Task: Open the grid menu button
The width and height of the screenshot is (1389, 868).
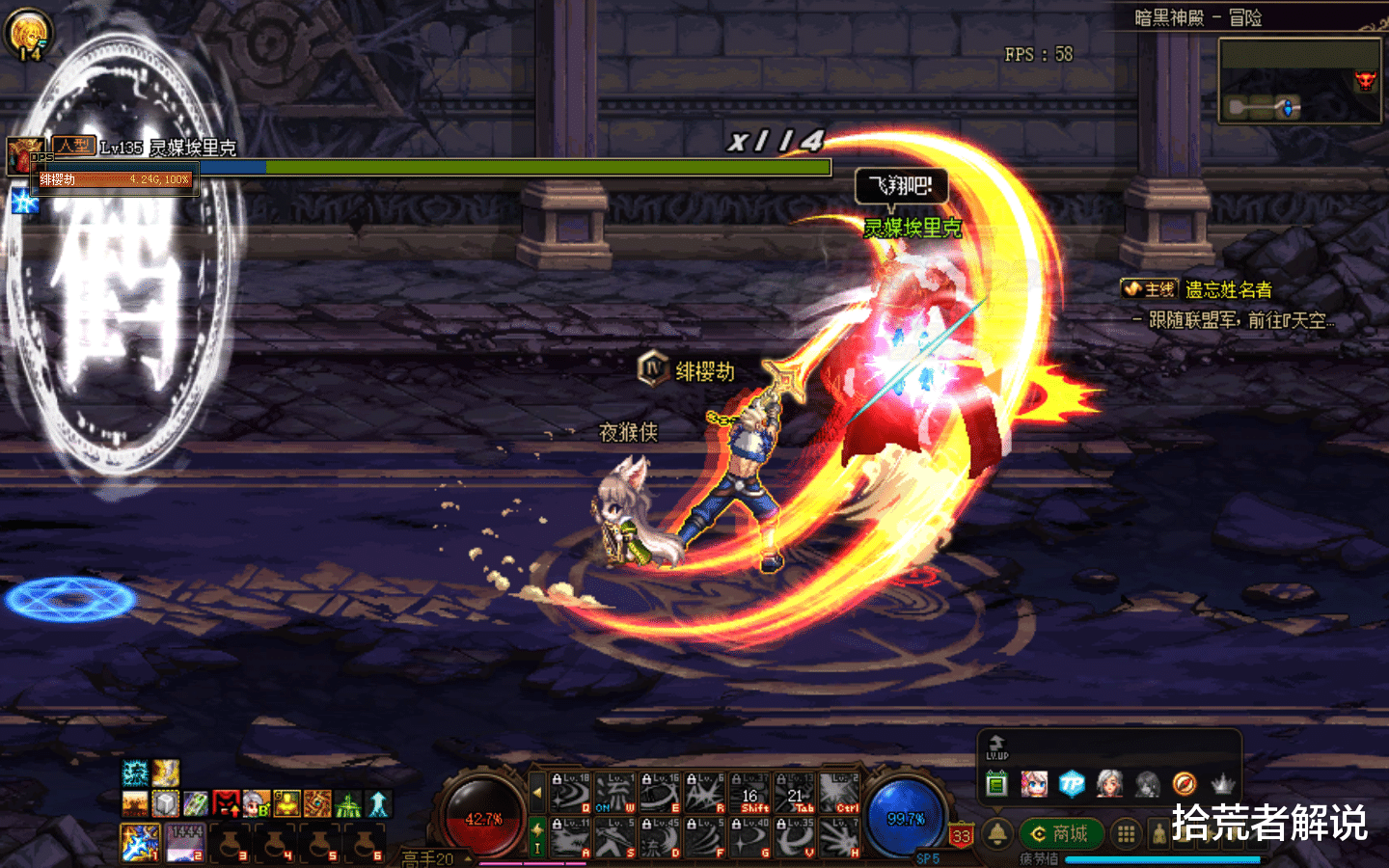Action: (1126, 834)
